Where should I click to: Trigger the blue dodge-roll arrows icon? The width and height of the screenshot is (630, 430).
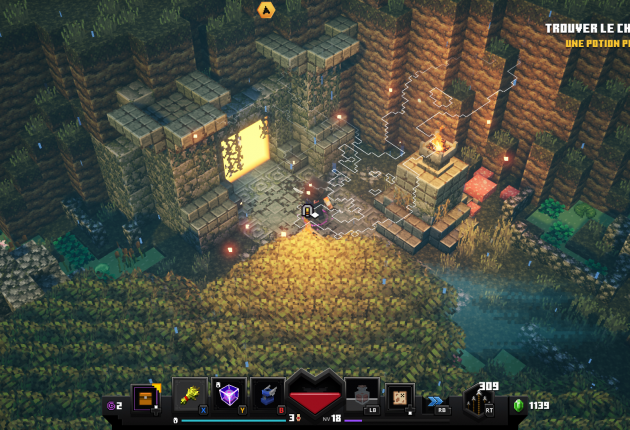point(436,402)
